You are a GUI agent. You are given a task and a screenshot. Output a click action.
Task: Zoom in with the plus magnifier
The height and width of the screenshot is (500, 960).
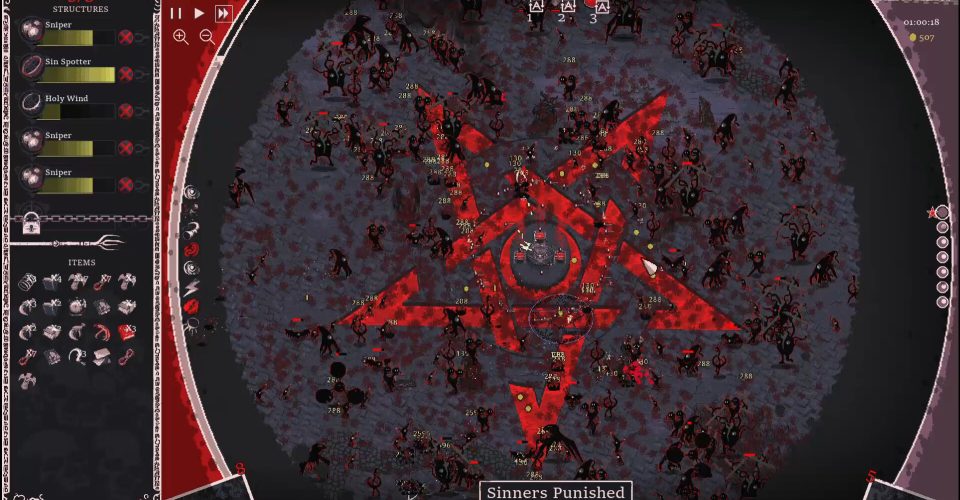(x=181, y=37)
